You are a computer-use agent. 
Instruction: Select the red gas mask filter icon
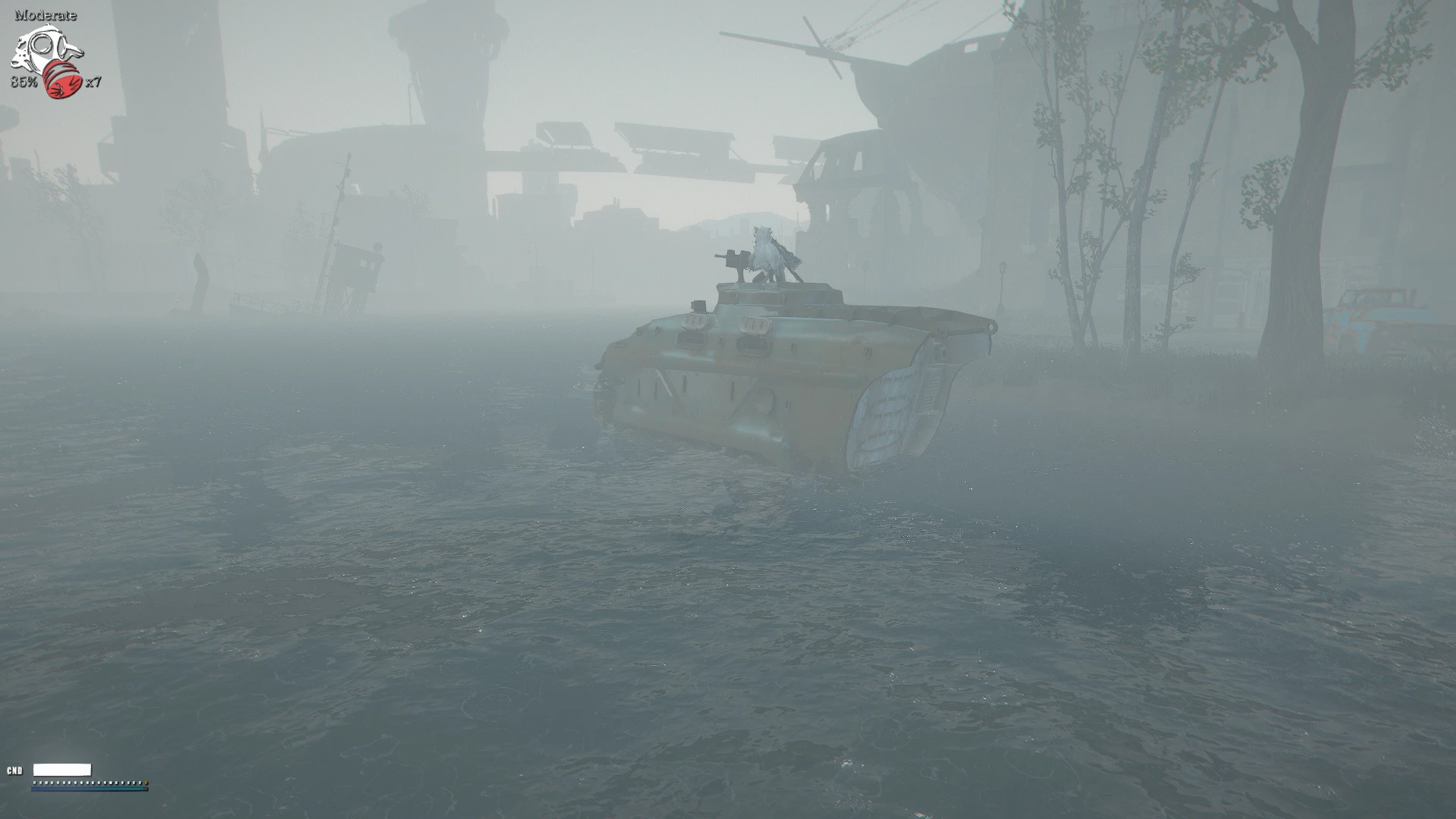(62, 80)
